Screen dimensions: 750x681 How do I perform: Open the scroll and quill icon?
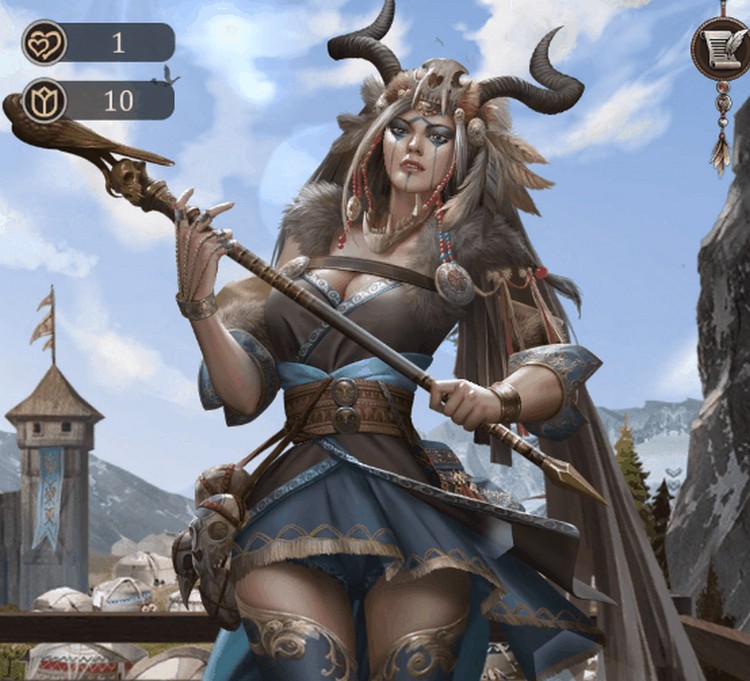[720, 47]
